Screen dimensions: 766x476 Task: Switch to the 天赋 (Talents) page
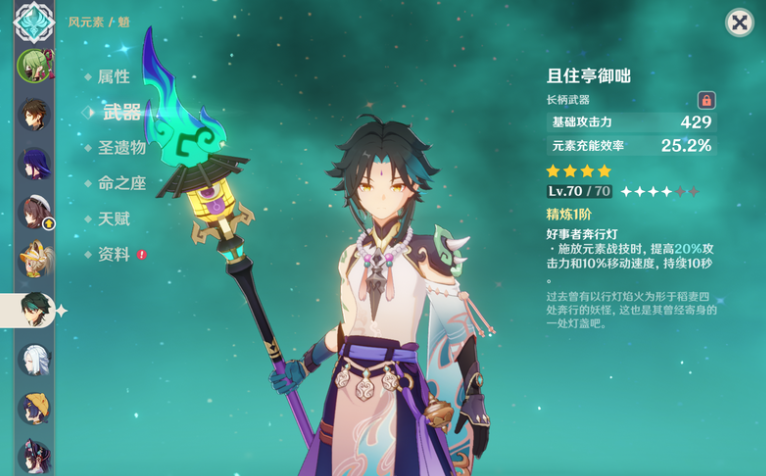click(113, 218)
